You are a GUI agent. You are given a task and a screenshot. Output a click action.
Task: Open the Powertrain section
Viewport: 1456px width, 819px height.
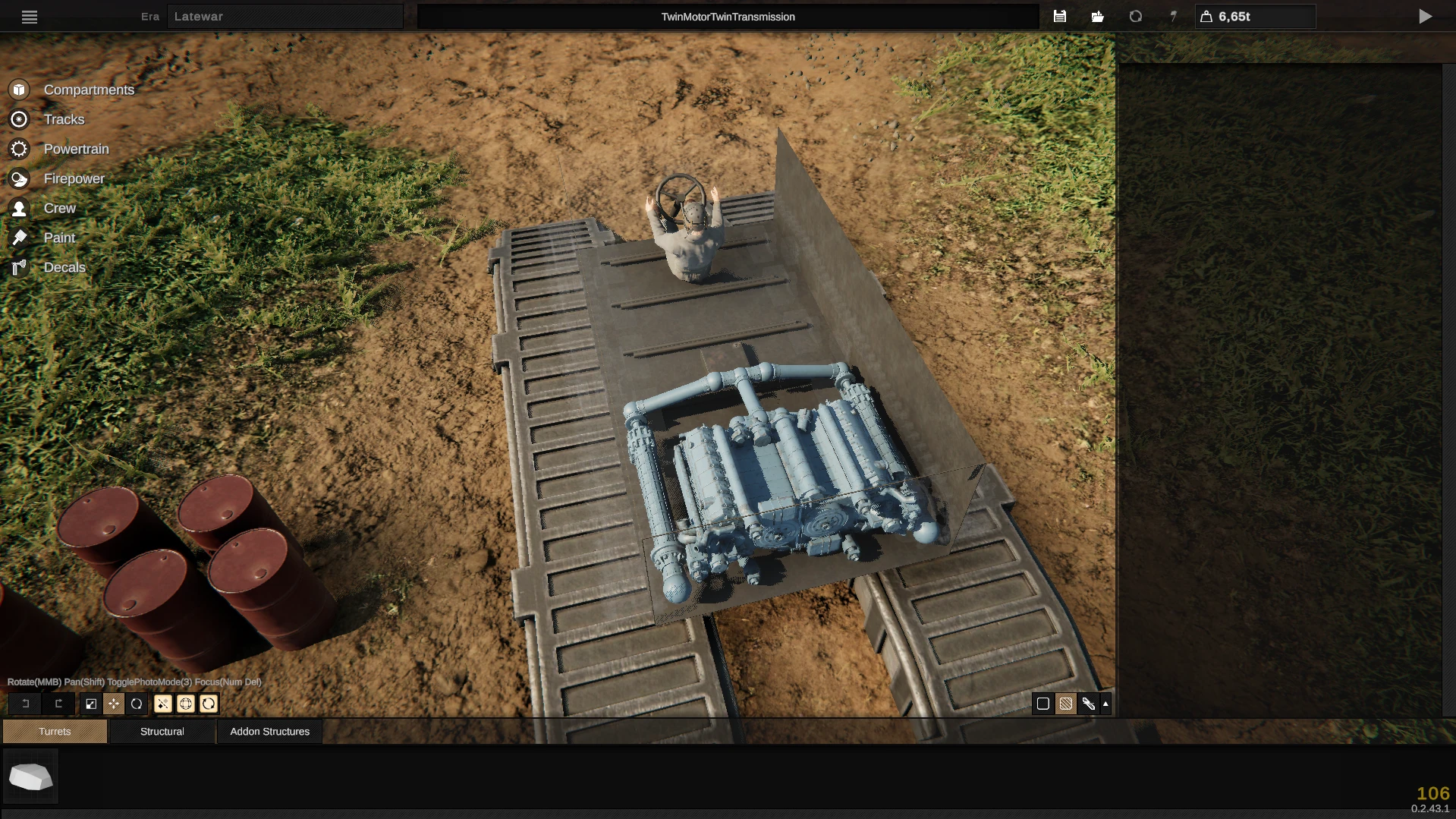click(76, 149)
